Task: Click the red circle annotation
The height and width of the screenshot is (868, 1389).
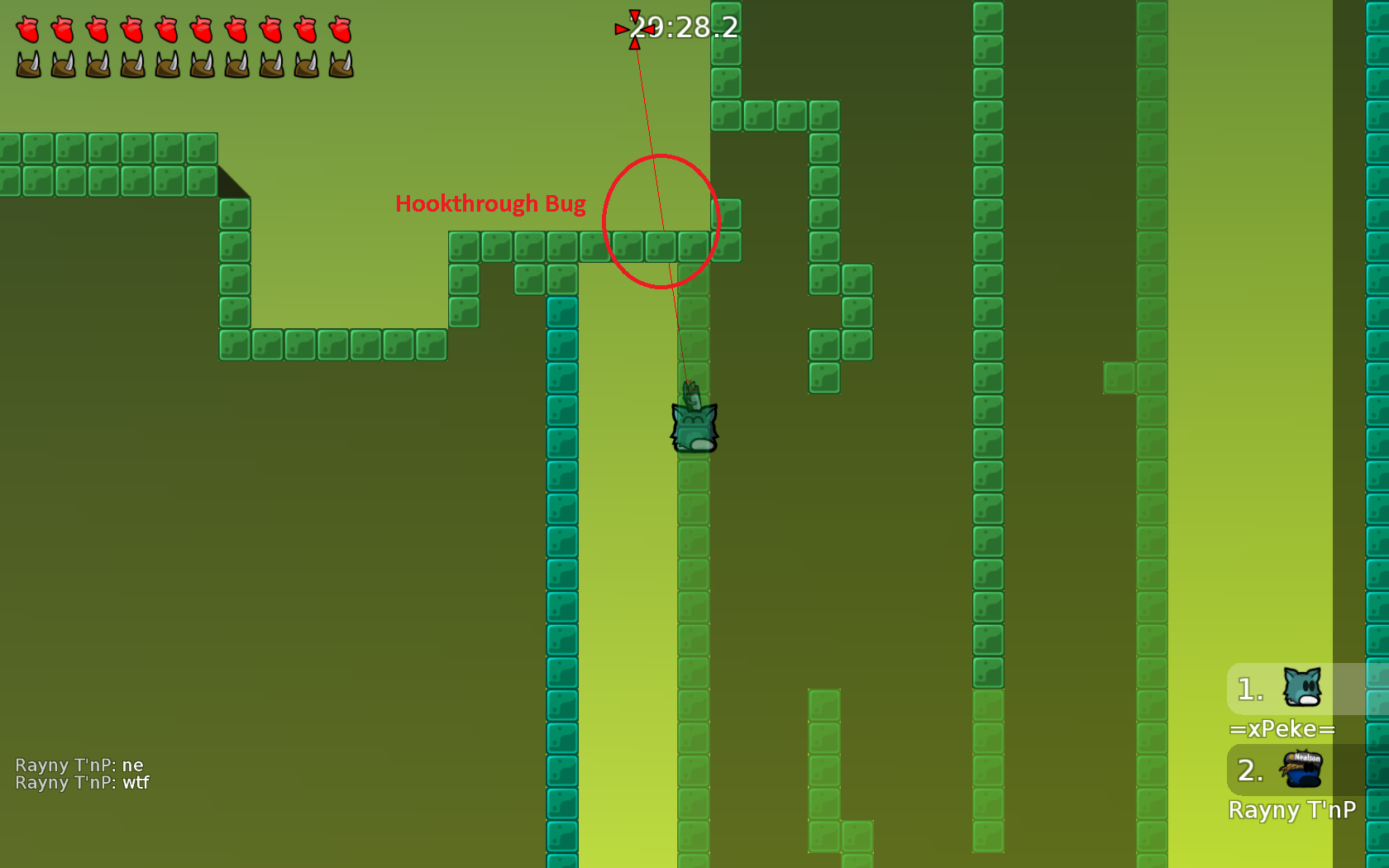Action: (x=661, y=219)
